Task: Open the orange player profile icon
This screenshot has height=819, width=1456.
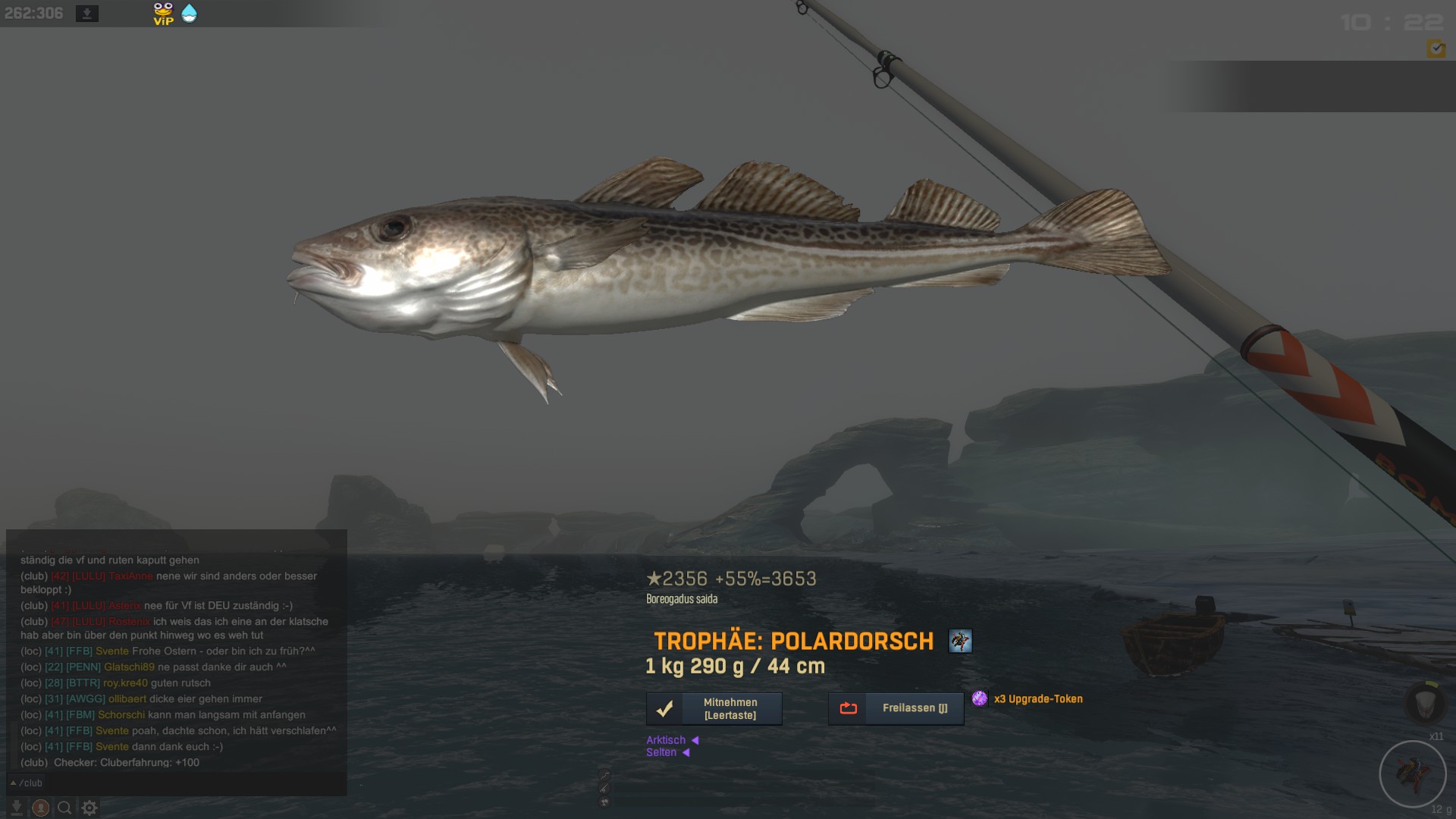Action: coord(41,808)
